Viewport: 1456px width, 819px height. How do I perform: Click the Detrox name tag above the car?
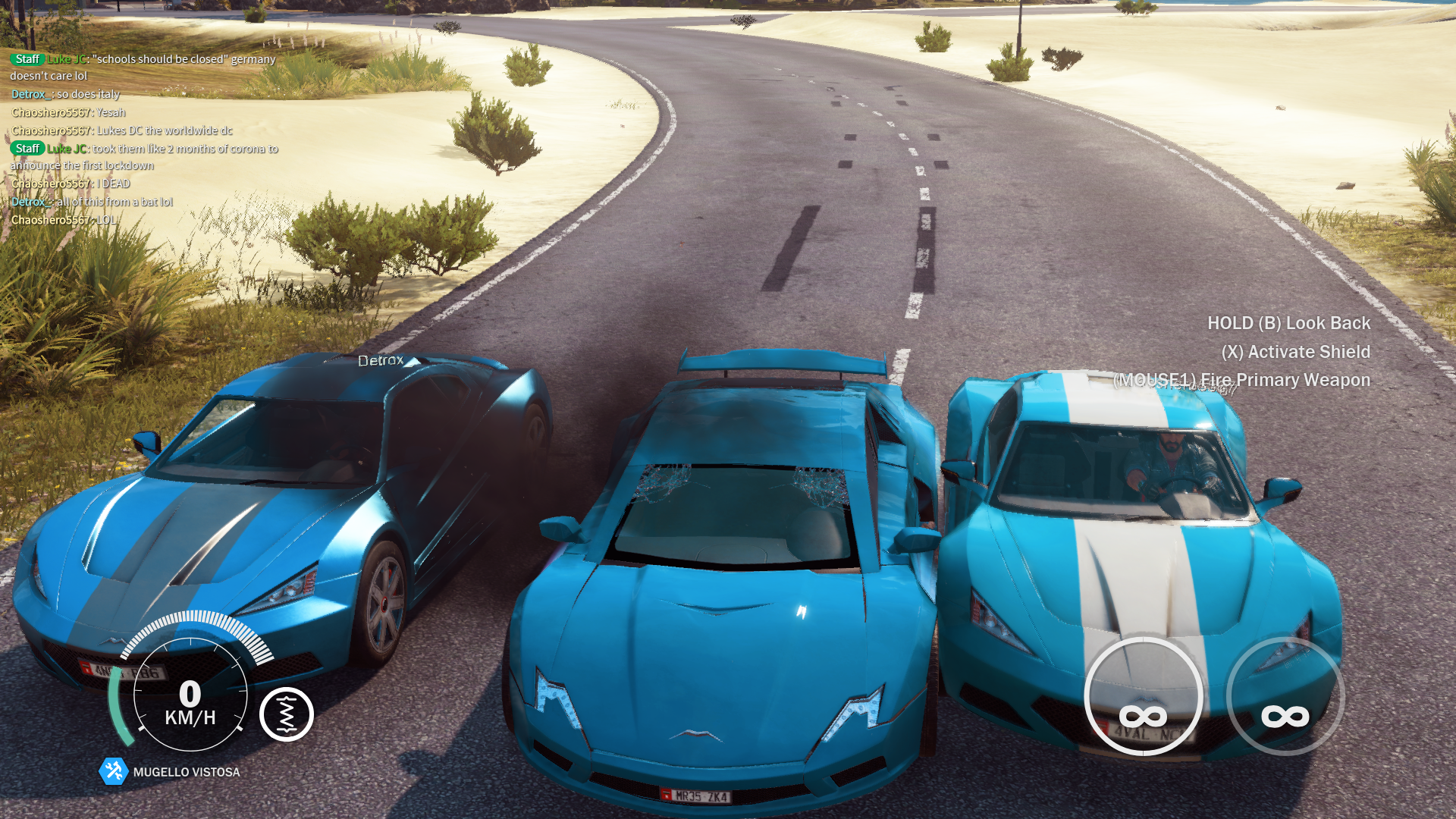381,360
